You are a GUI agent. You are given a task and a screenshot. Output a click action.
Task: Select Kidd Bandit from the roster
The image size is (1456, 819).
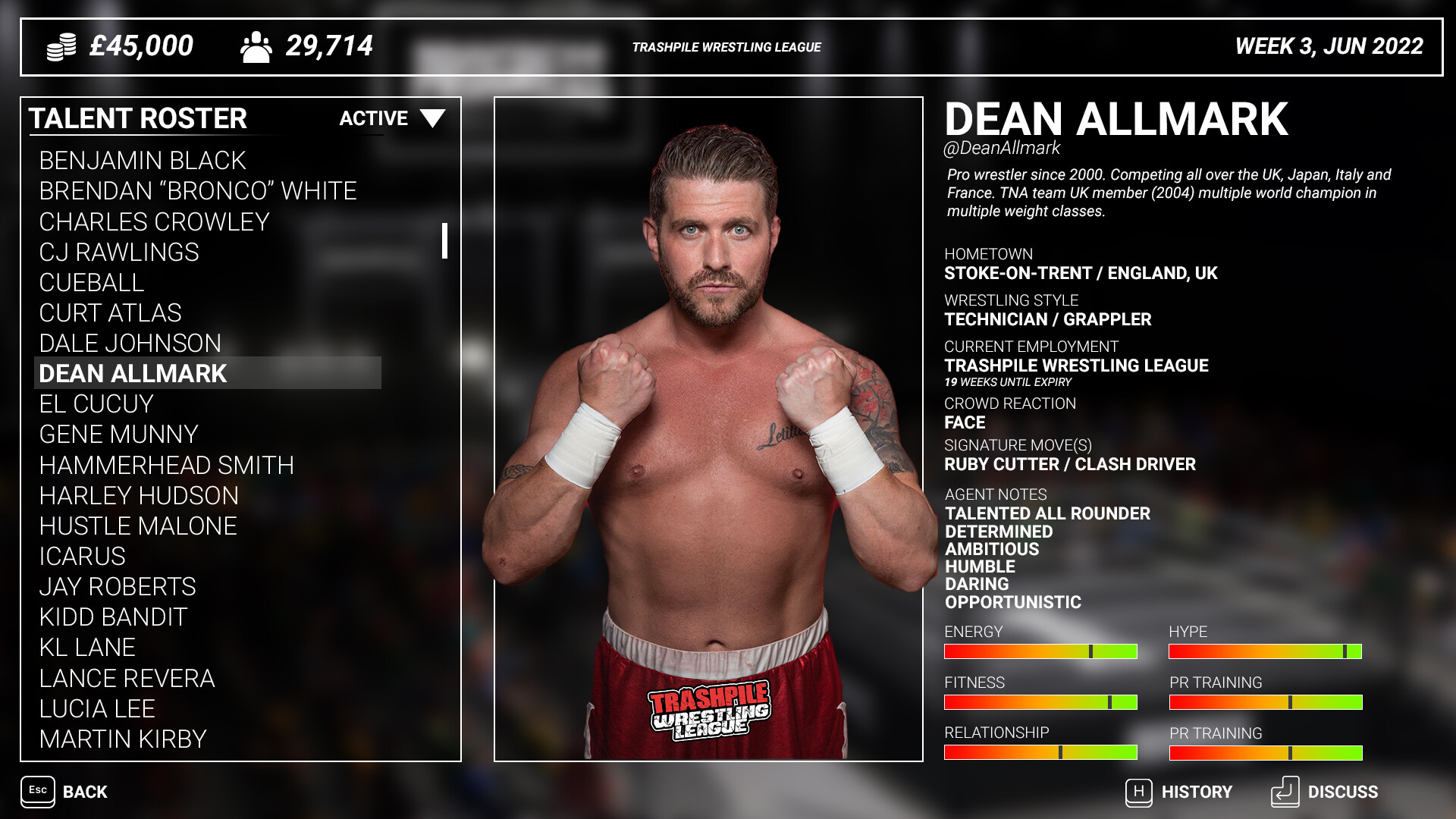tap(112, 617)
